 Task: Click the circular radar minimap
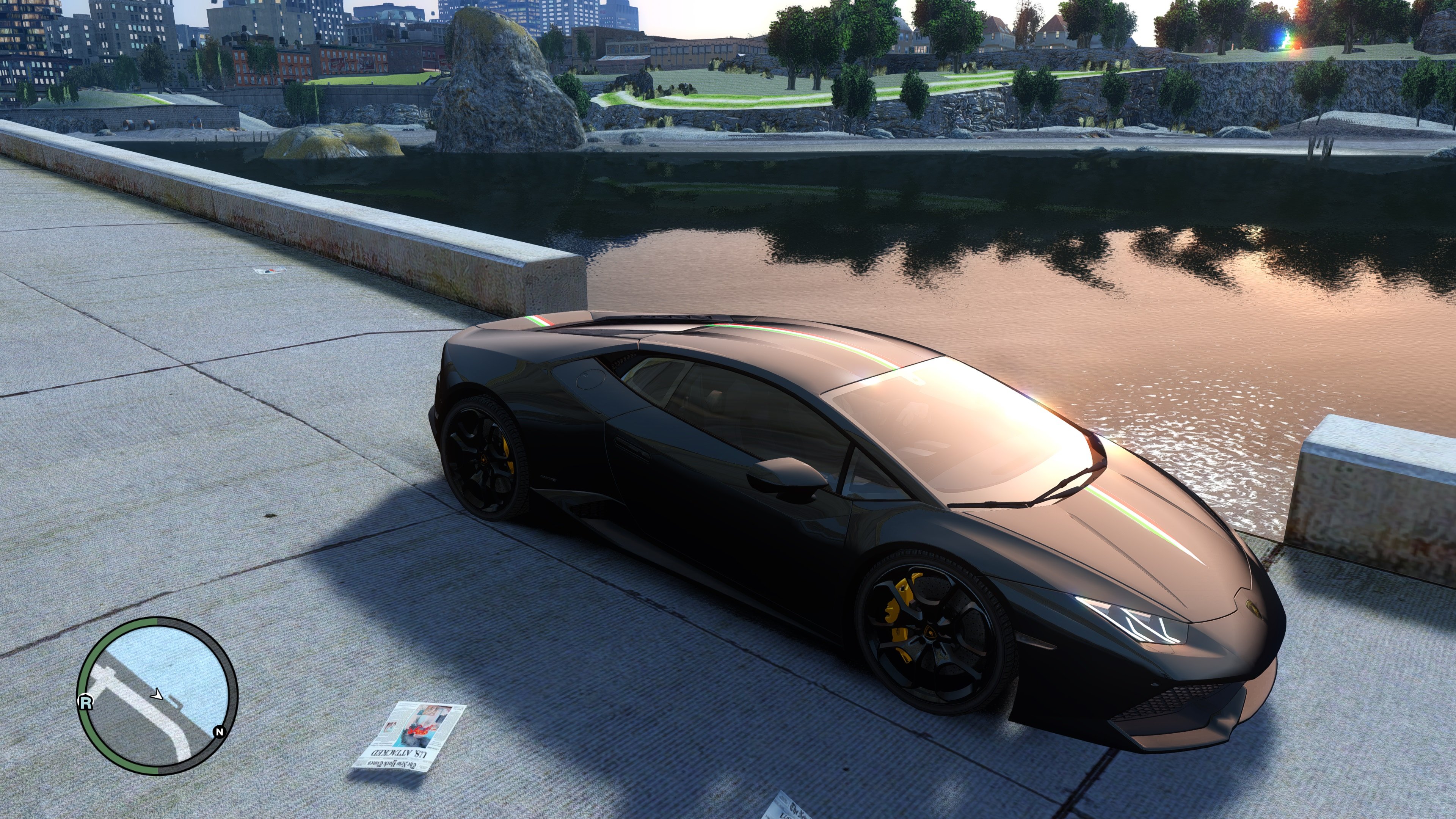[157, 696]
